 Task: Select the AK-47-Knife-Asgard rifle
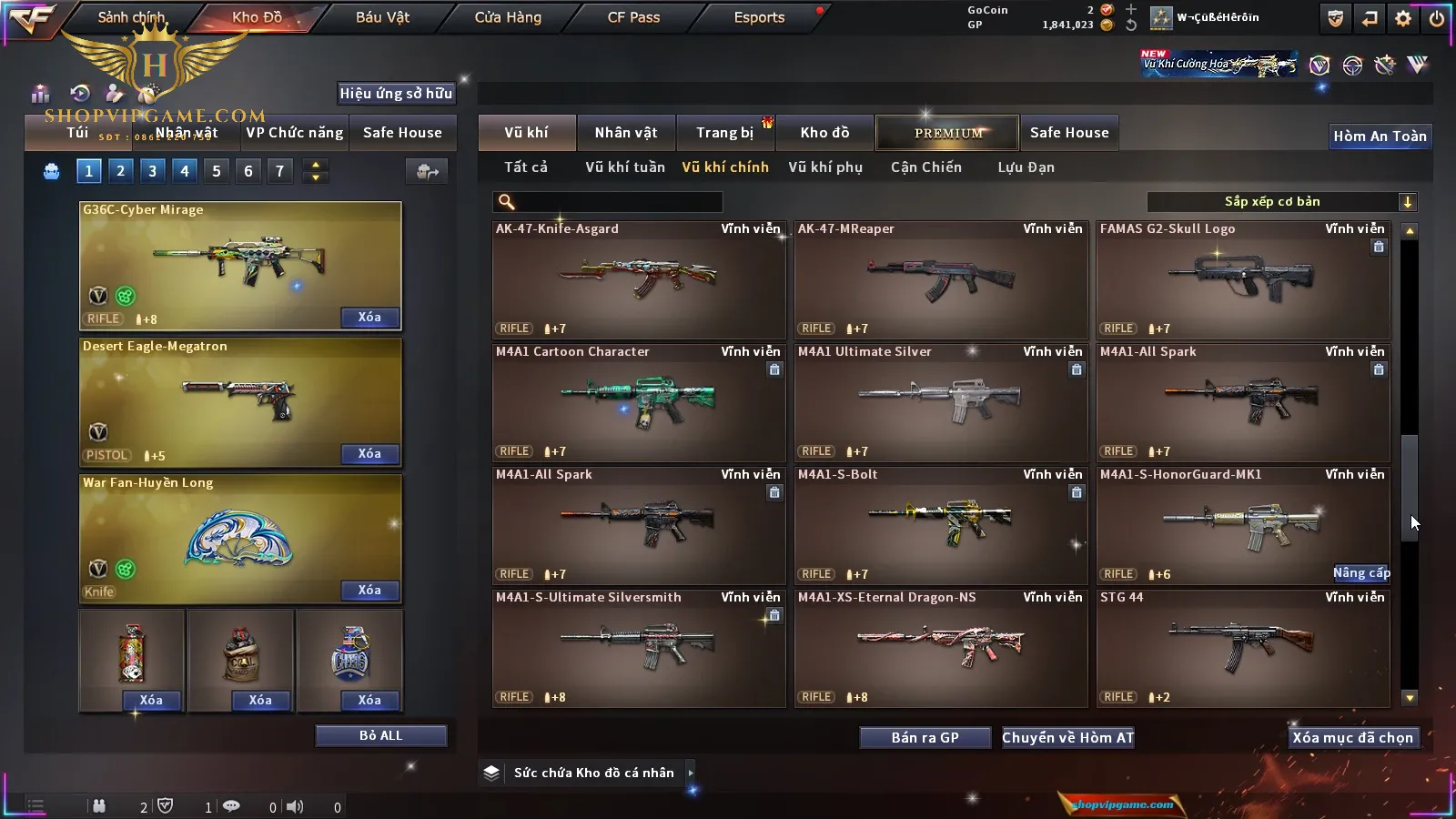[639, 279]
